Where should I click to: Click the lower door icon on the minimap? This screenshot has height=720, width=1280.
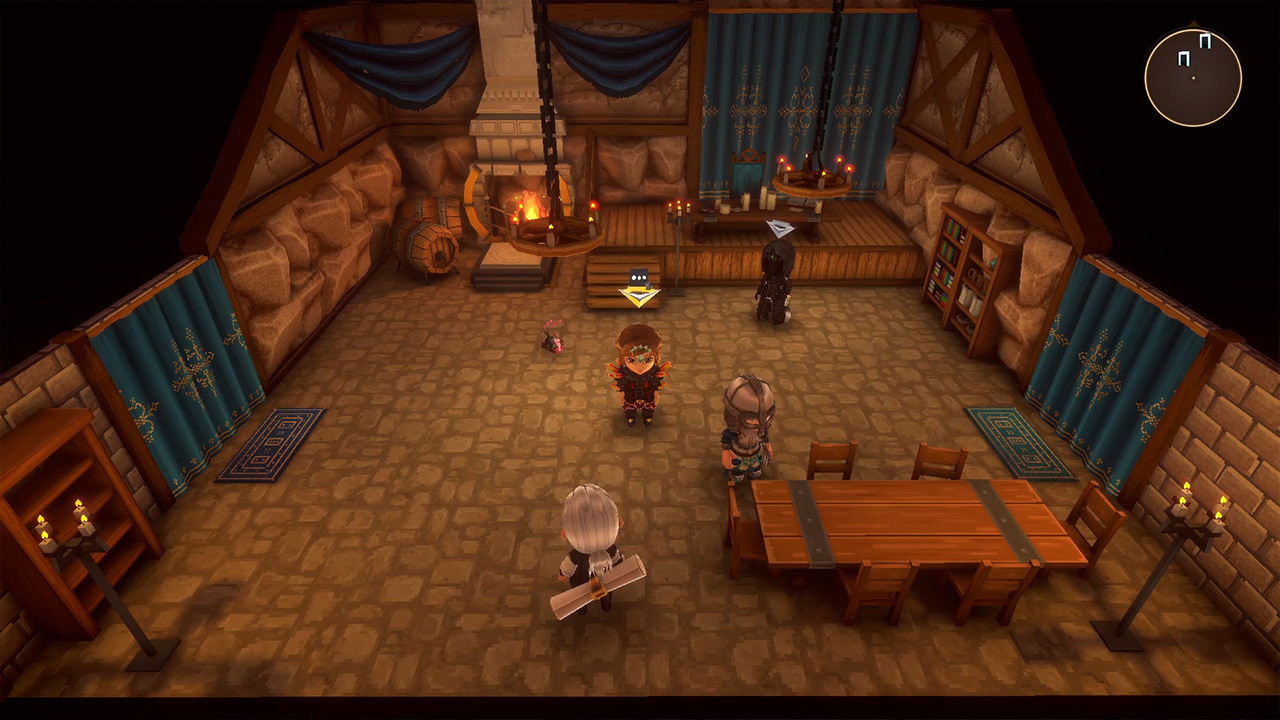[x=1183, y=58]
